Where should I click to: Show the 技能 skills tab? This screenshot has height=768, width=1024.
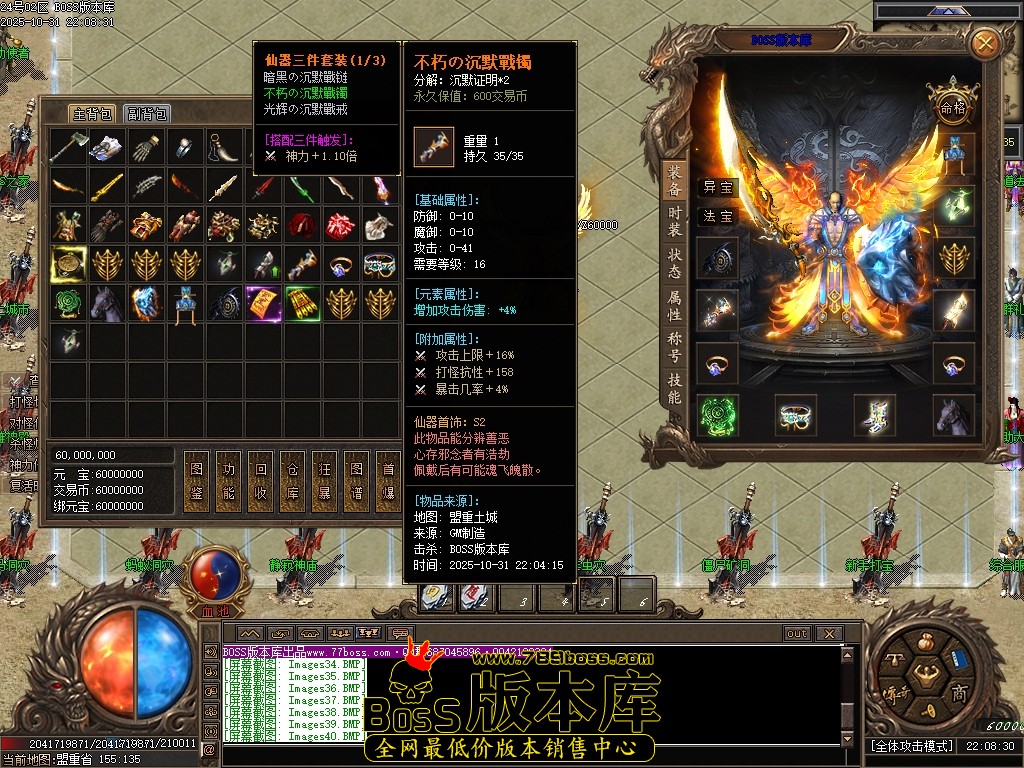tap(676, 389)
